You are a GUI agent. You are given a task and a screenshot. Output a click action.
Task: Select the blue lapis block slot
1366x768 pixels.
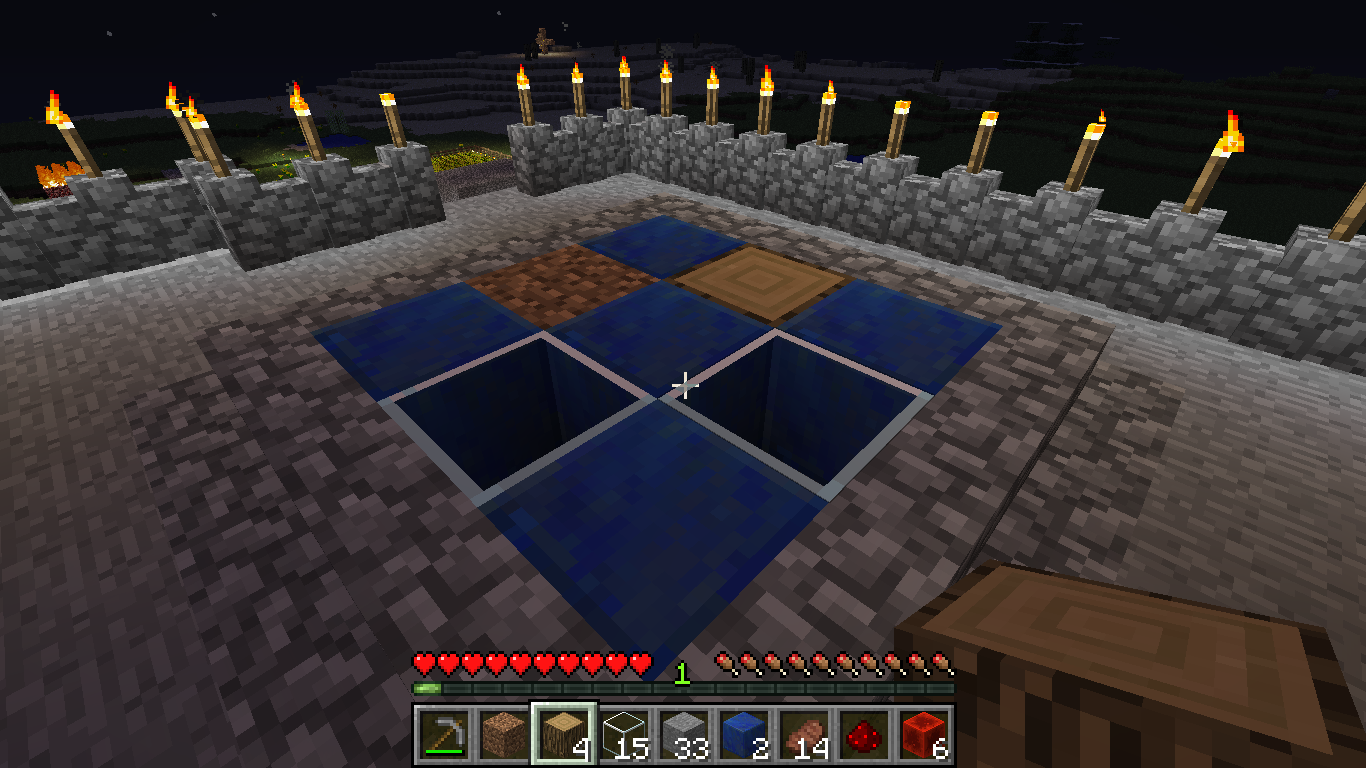(744, 734)
